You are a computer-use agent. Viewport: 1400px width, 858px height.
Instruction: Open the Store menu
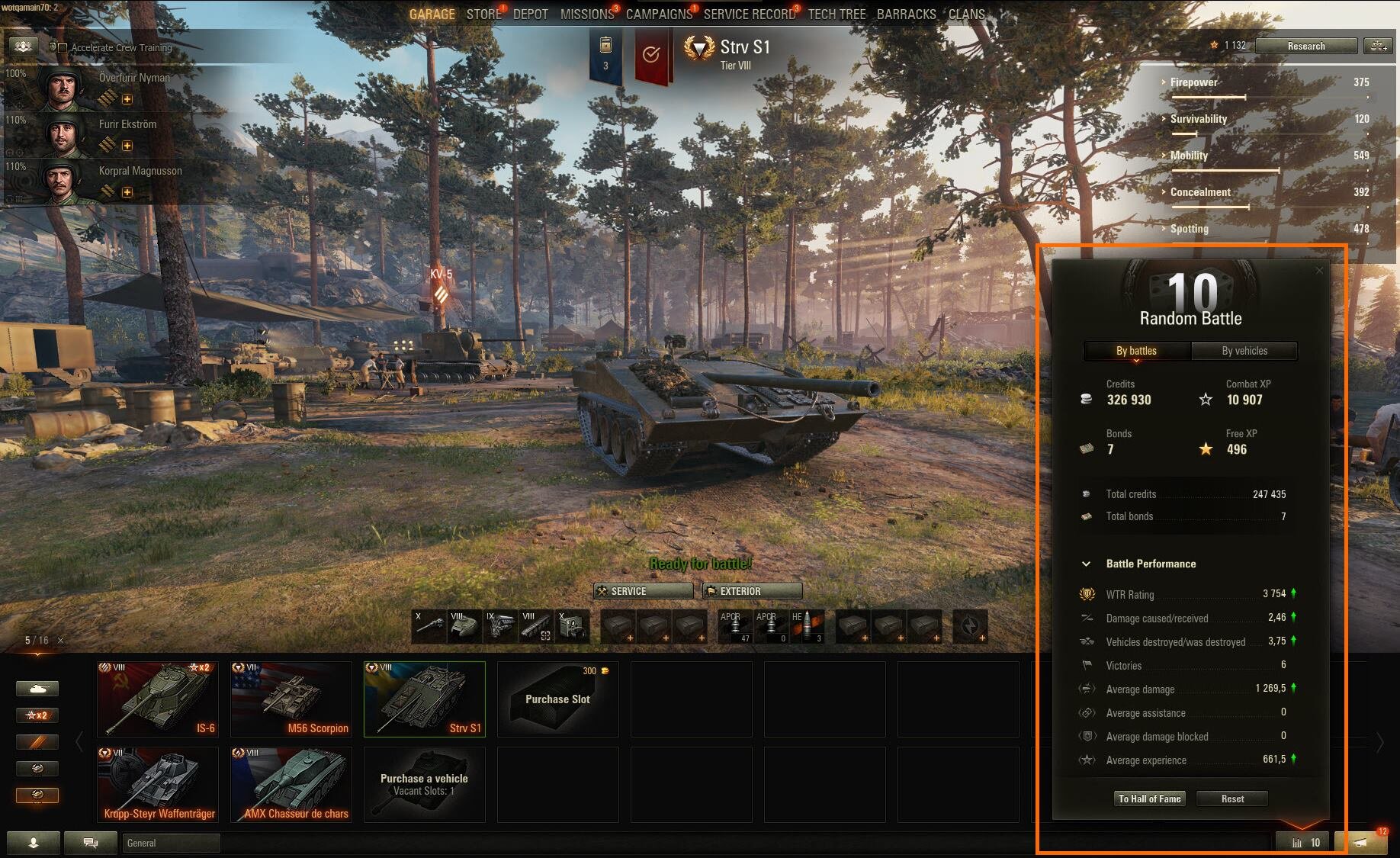[x=483, y=14]
